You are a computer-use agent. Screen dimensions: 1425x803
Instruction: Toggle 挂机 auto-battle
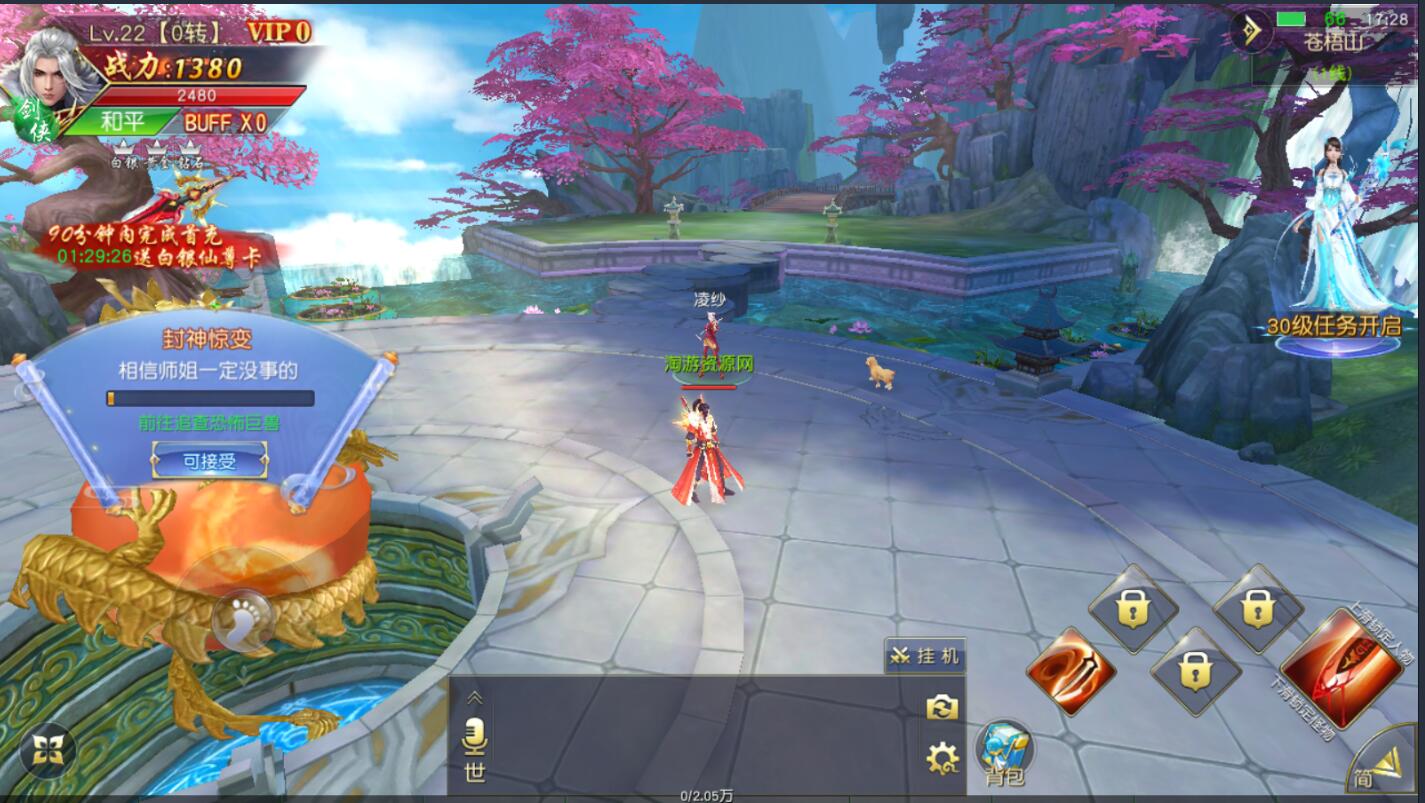pyautogui.click(x=925, y=656)
